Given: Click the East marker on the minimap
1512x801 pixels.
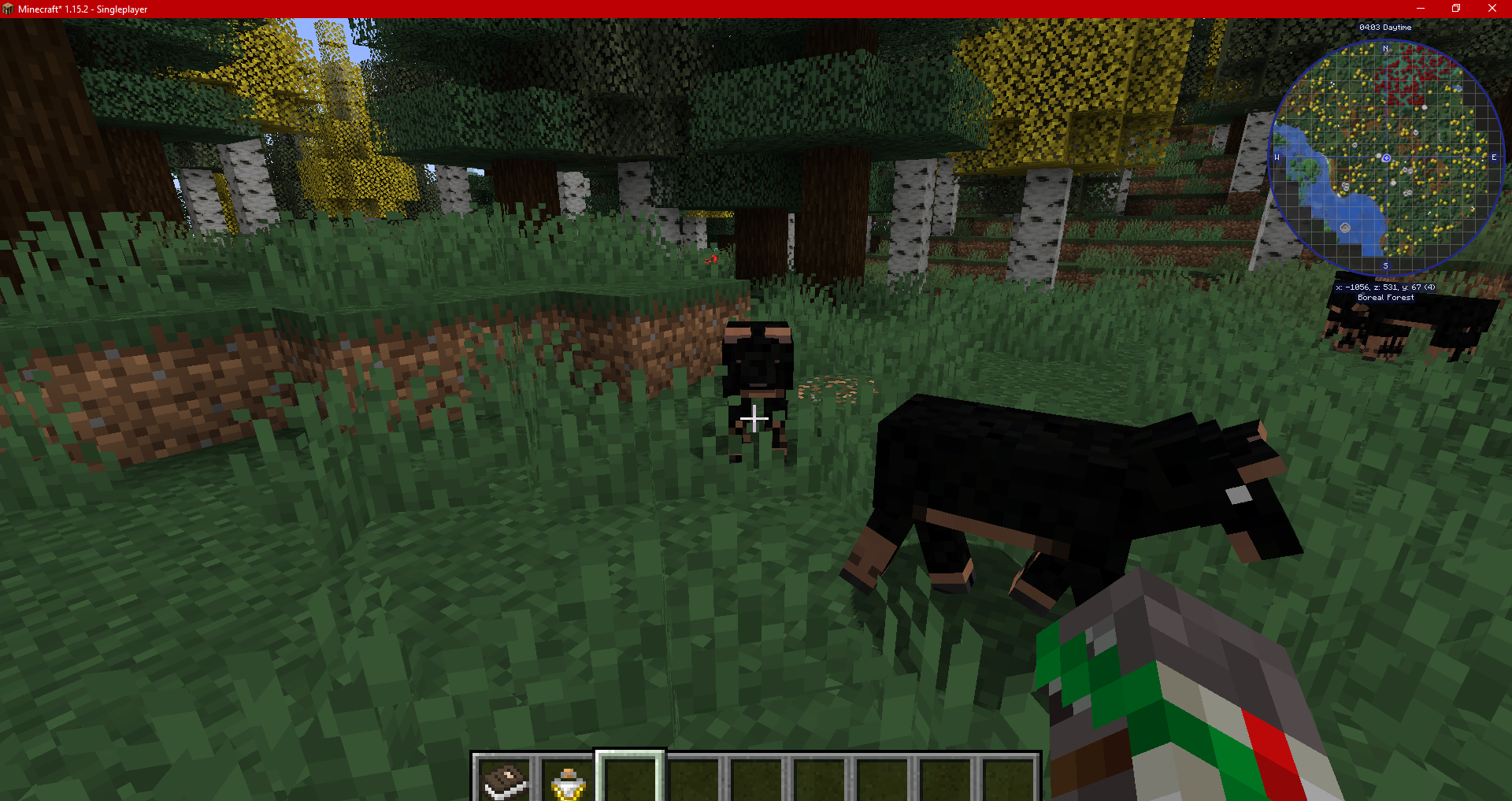Looking at the screenshot, I should pyautogui.click(x=1494, y=157).
